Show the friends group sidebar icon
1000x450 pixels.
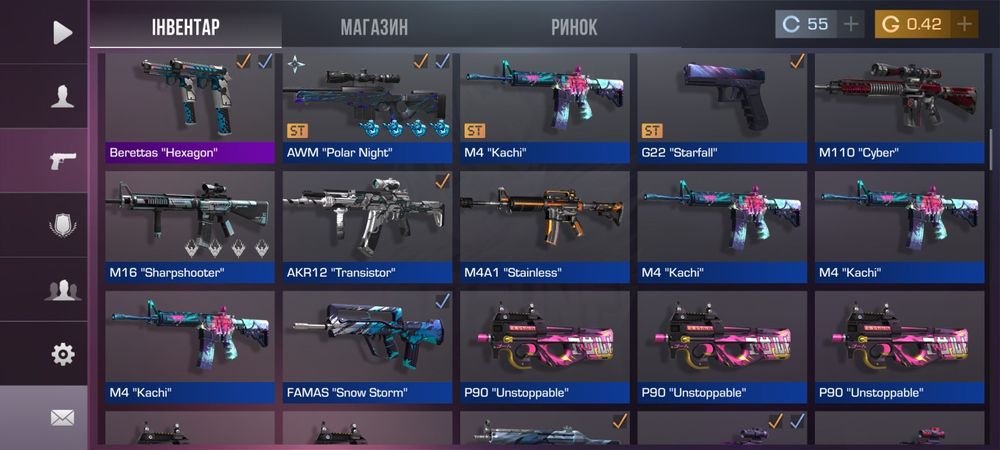[62, 290]
